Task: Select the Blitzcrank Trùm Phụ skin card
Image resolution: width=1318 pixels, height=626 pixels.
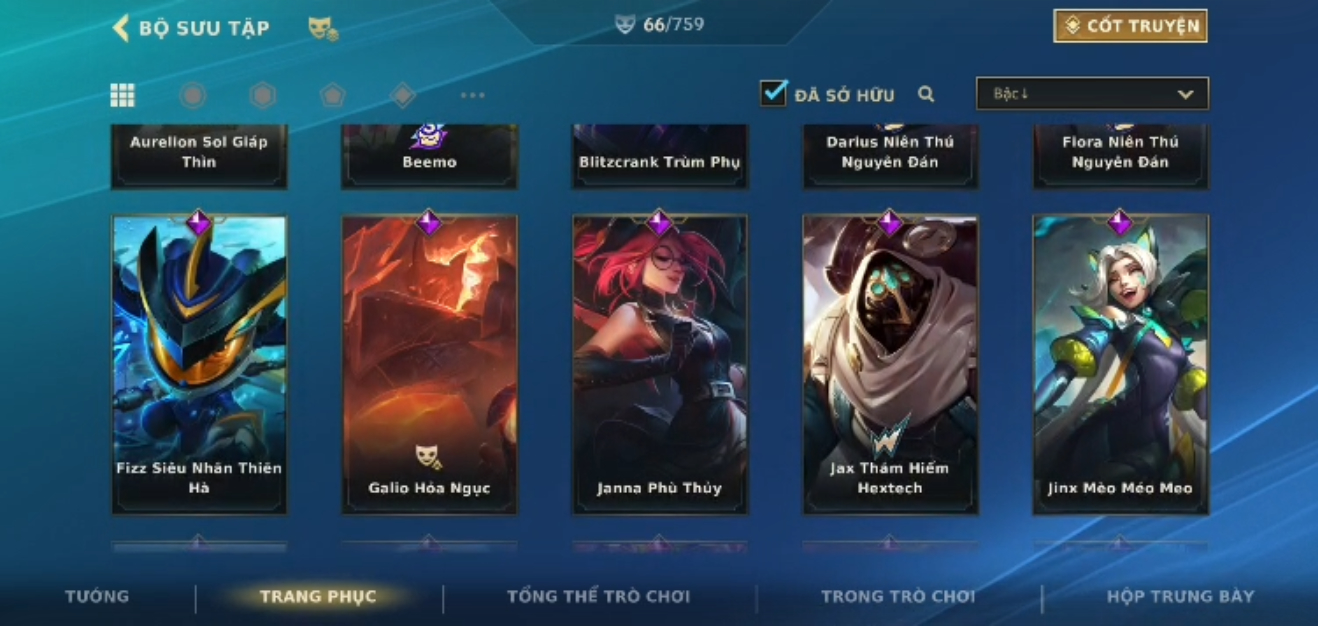Action: point(659,156)
